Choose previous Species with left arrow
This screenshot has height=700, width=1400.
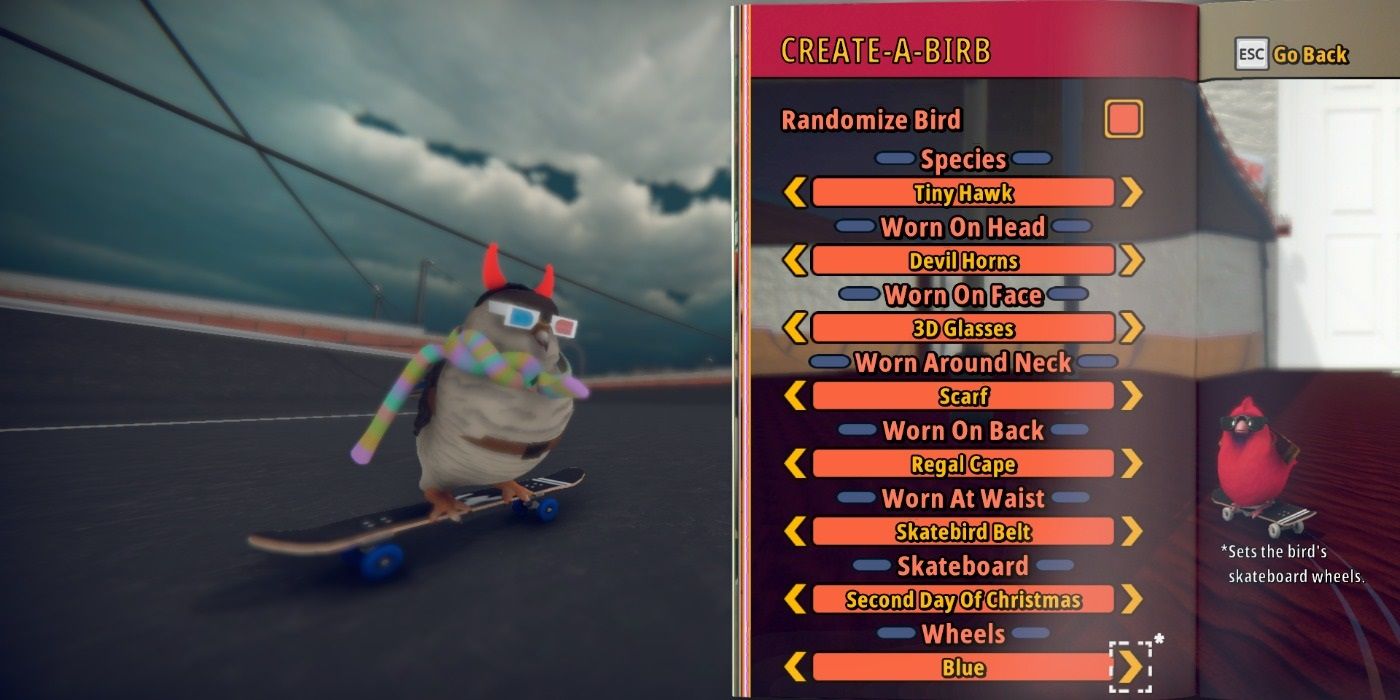795,192
